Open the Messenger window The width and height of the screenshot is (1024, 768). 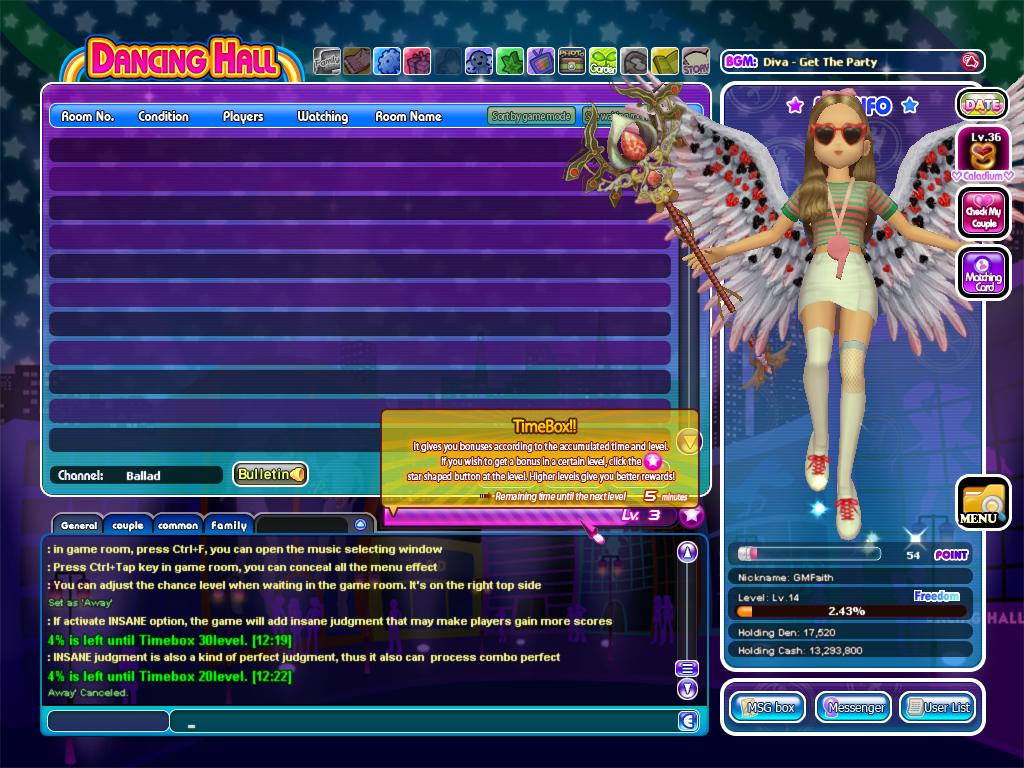[853, 707]
